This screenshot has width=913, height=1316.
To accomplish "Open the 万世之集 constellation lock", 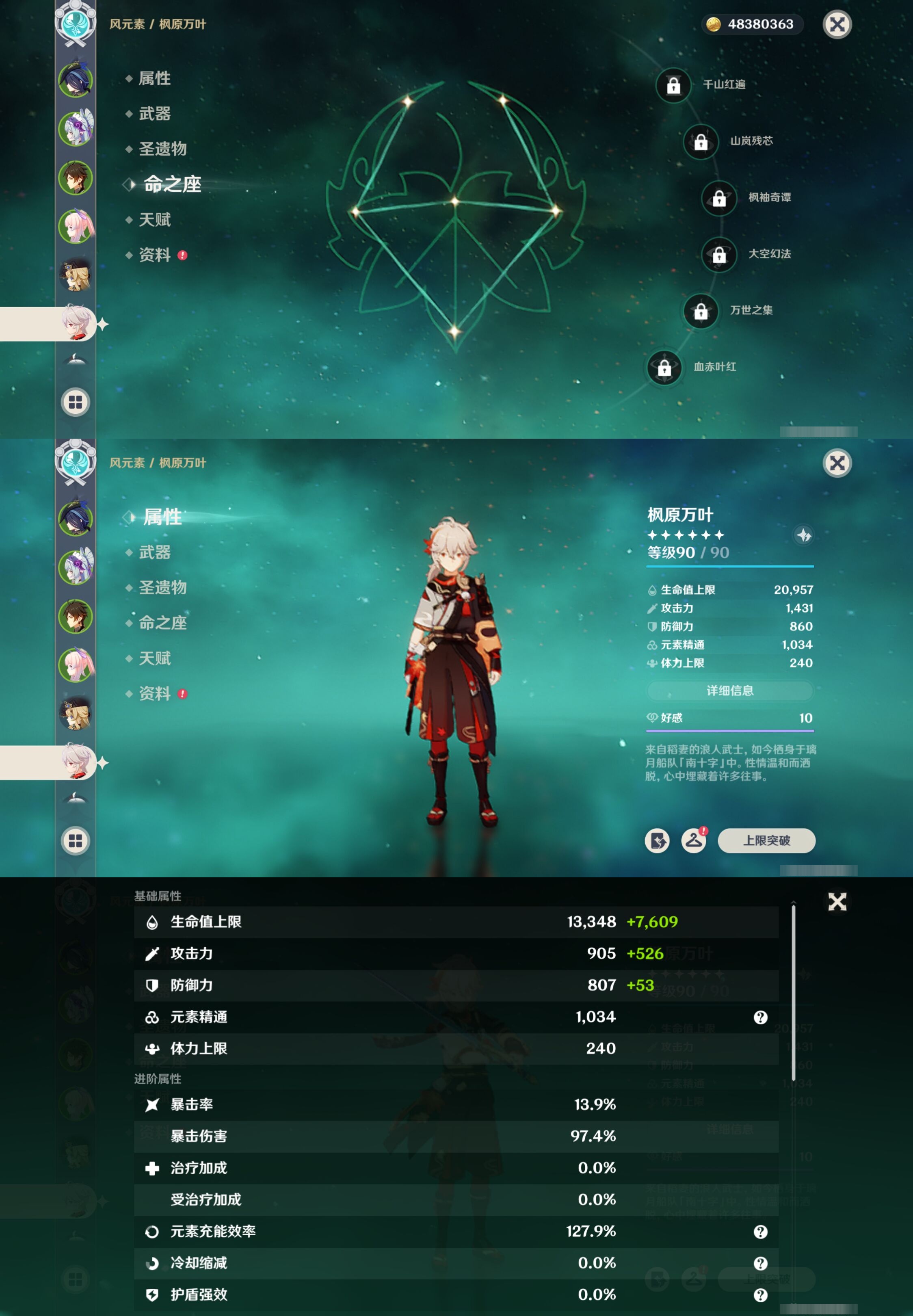I will [x=701, y=312].
